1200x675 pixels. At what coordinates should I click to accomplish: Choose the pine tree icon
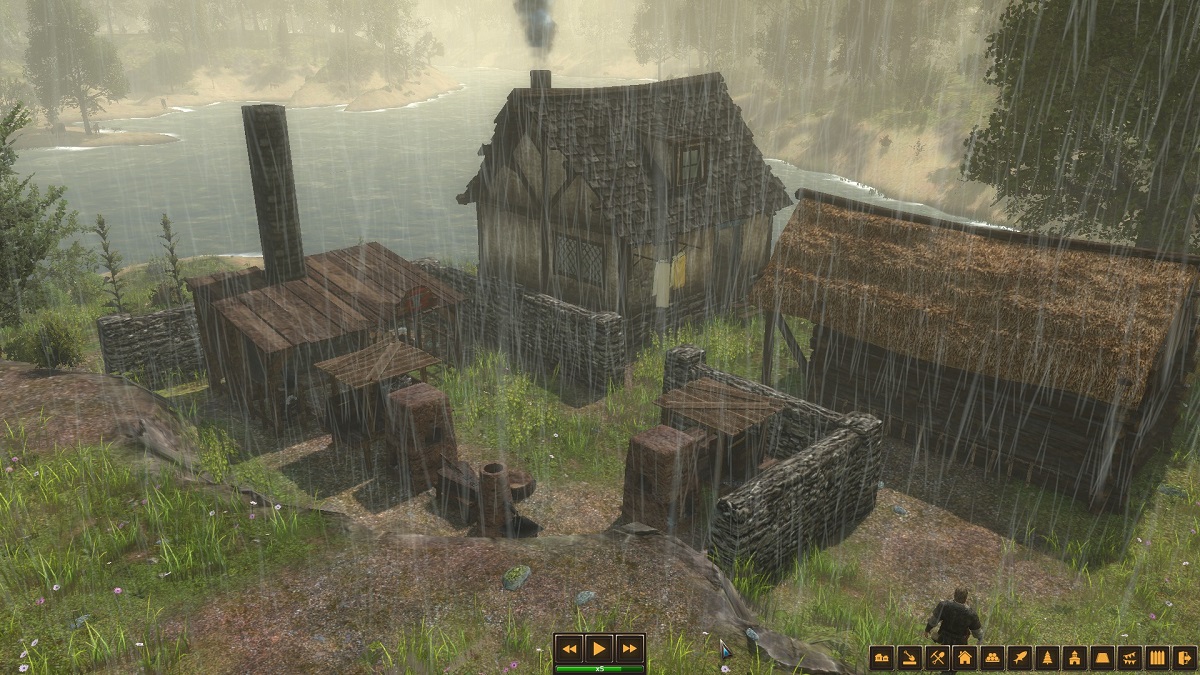(x=1048, y=658)
